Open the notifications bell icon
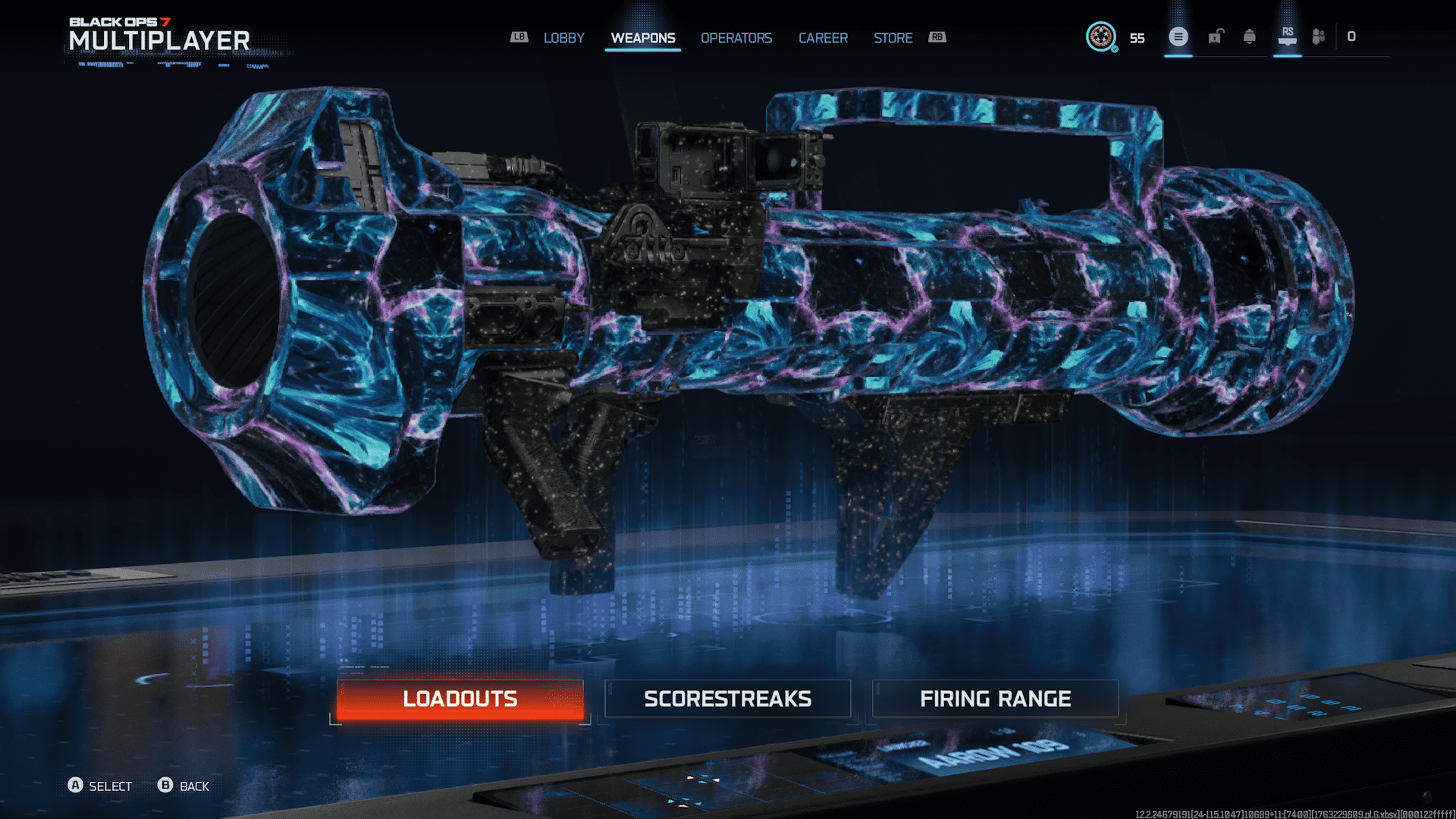 pyautogui.click(x=1250, y=36)
